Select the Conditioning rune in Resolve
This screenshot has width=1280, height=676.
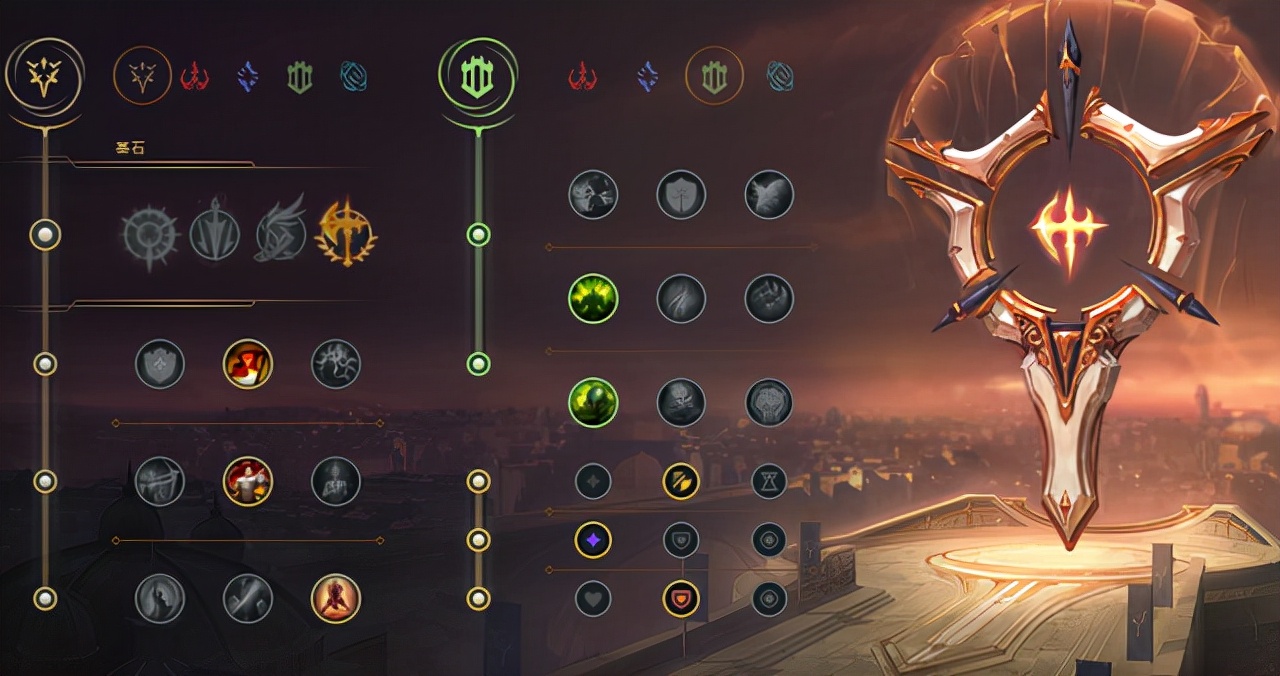(x=593, y=298)
